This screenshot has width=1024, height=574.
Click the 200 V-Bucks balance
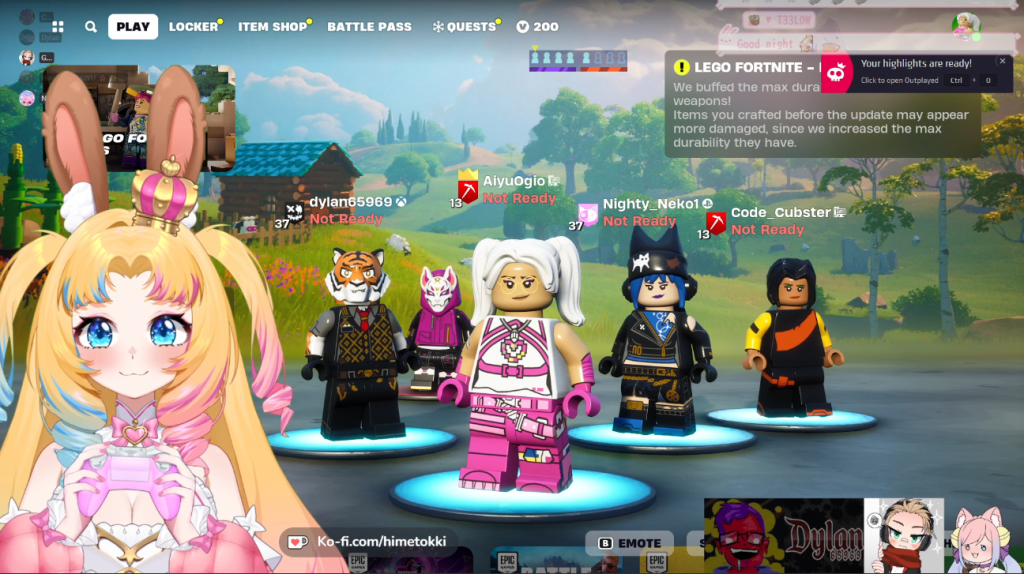click(538, 27)
